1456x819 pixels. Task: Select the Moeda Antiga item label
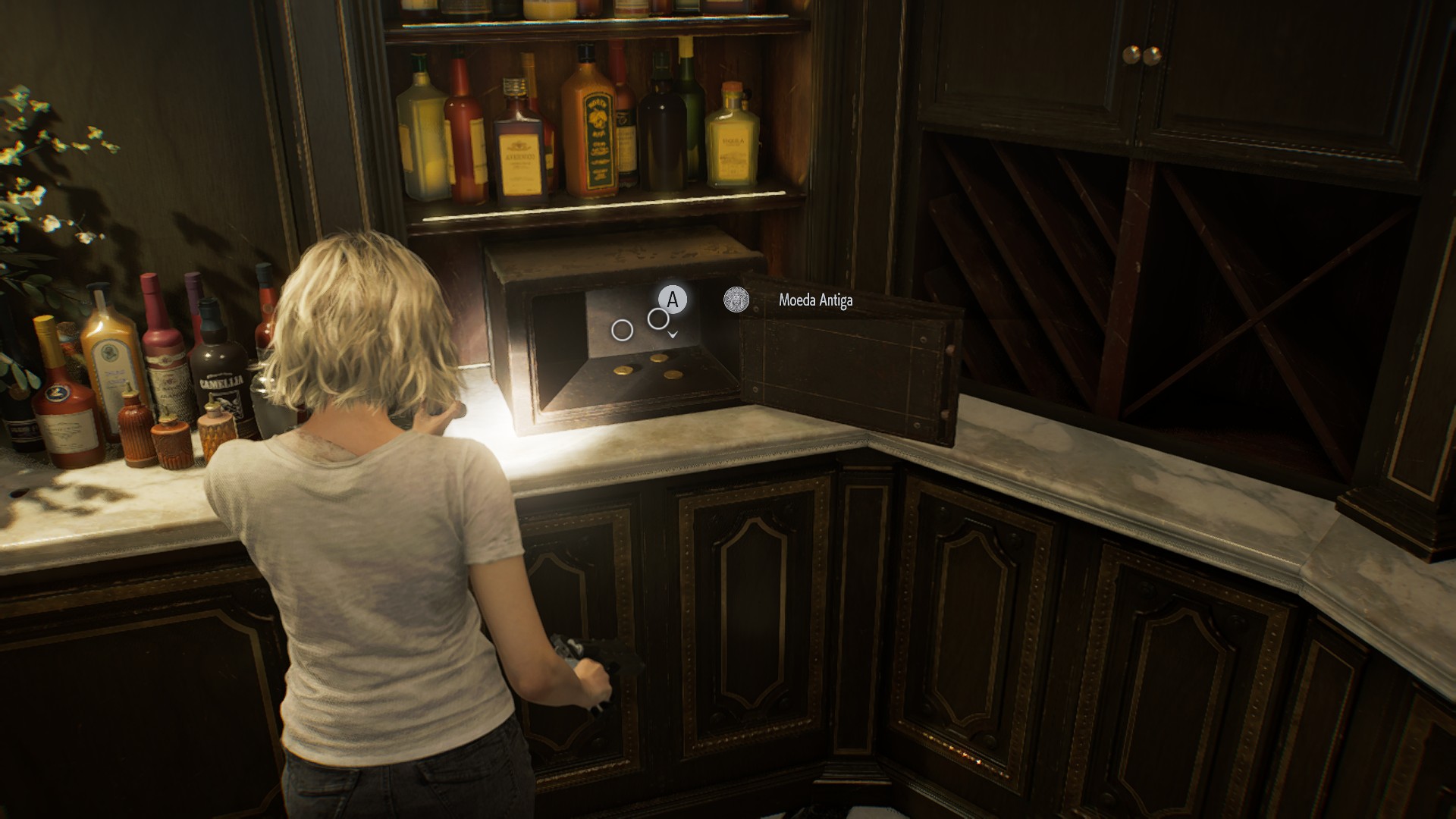tap(815, 300)
